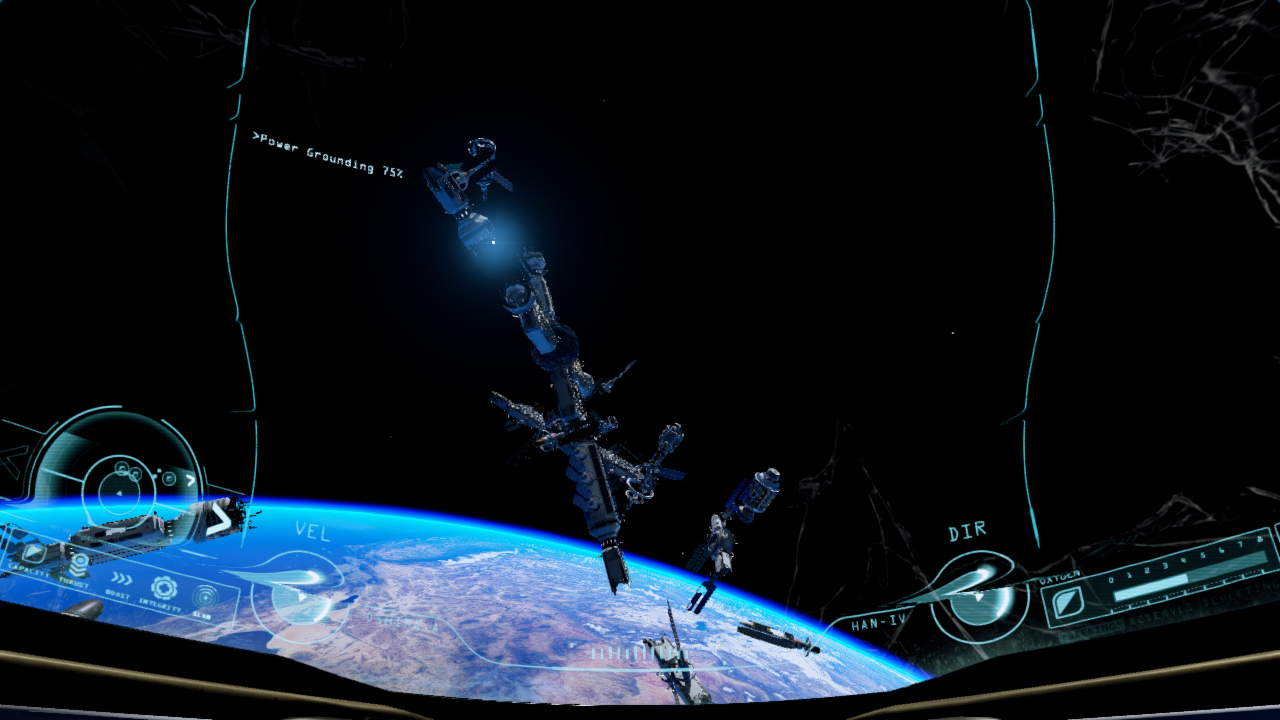Activate the BOOST chevron icon
The image size is (1280, 720).
pos(121,578)
